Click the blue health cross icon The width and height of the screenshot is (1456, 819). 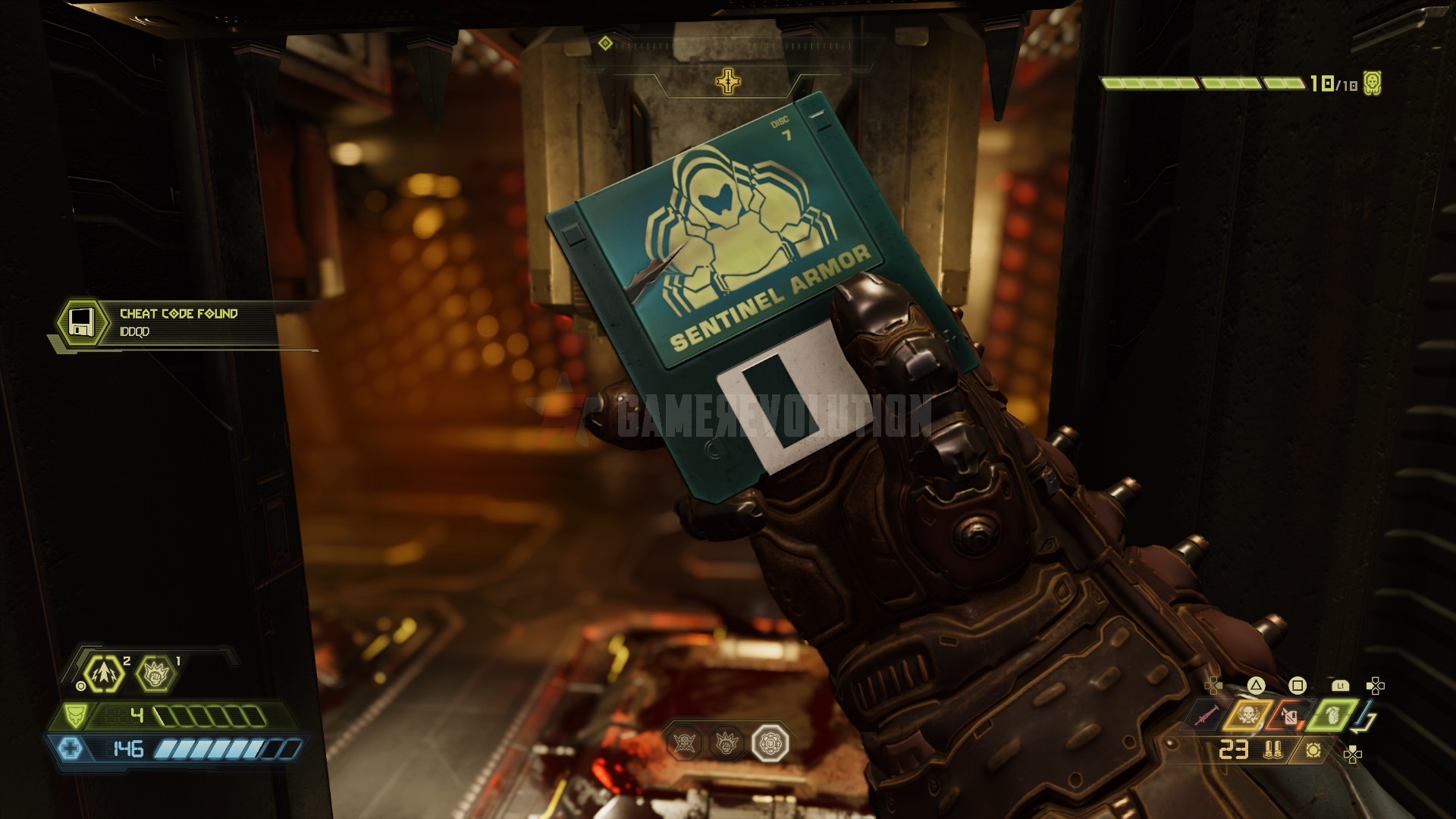[71, 751]
